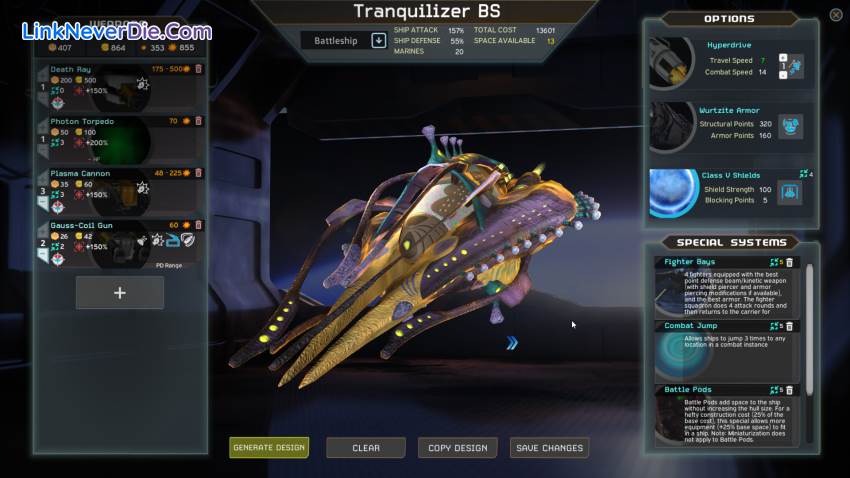Clear the current ship design

[x=366, y=447]
